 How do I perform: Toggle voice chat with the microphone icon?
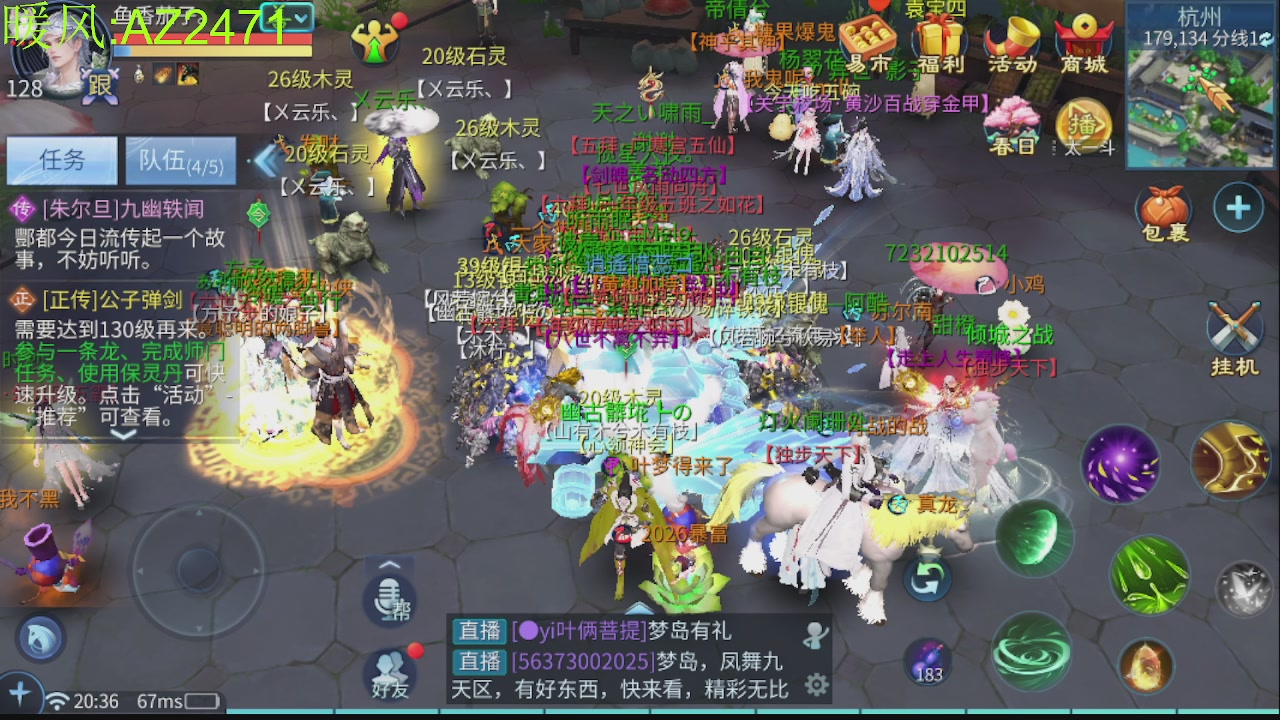click(387, 598)
